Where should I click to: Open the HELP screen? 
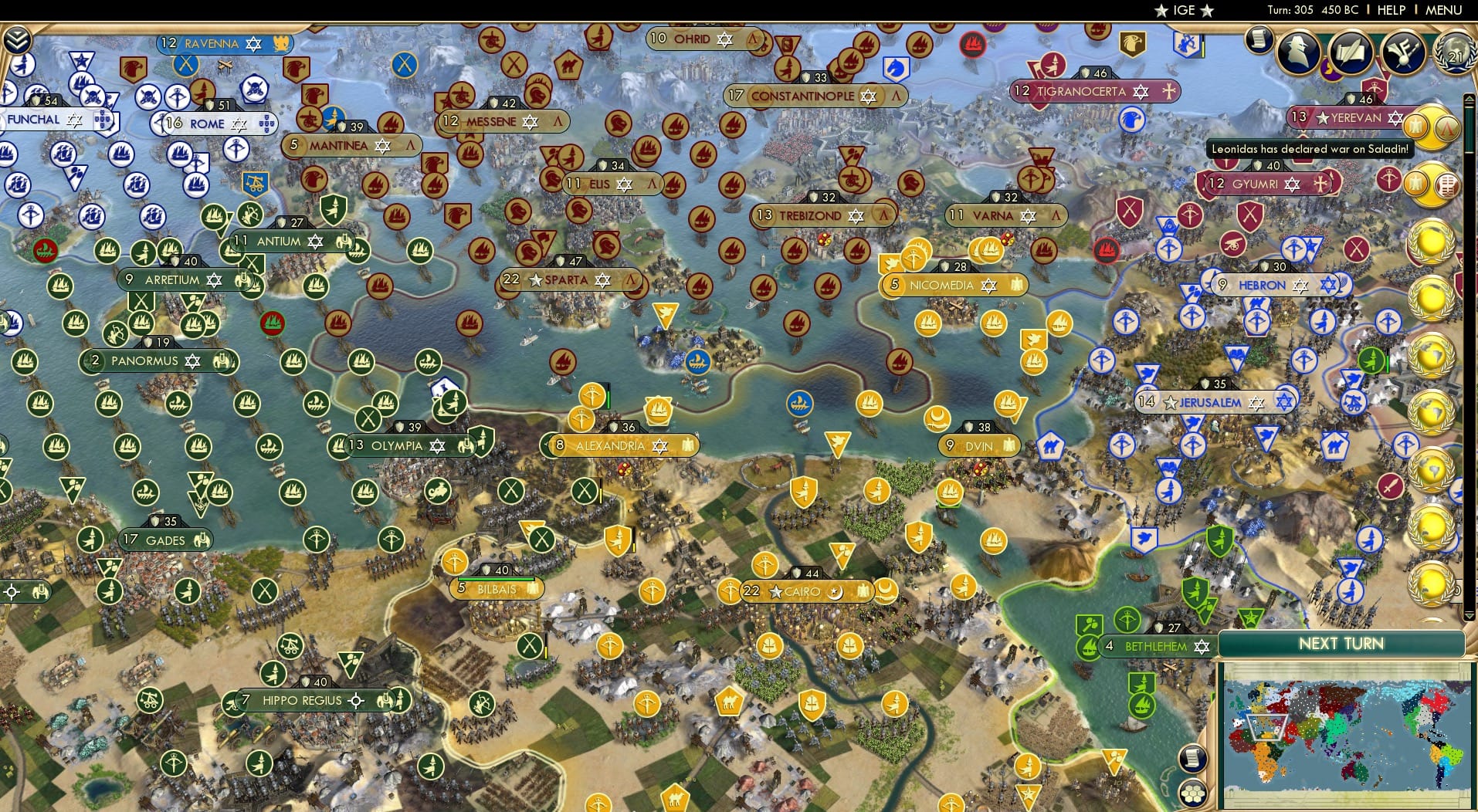(x=1391, y=10)
